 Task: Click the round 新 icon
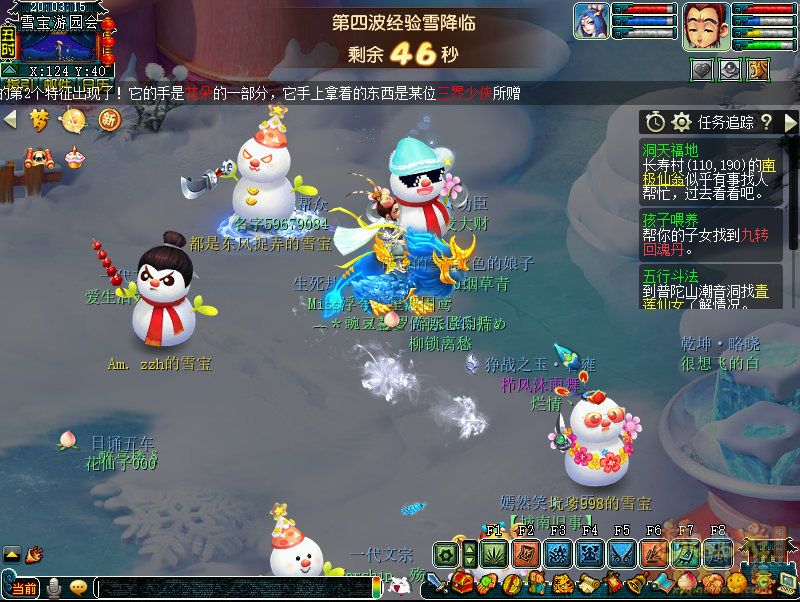click(x=108, y=120)
